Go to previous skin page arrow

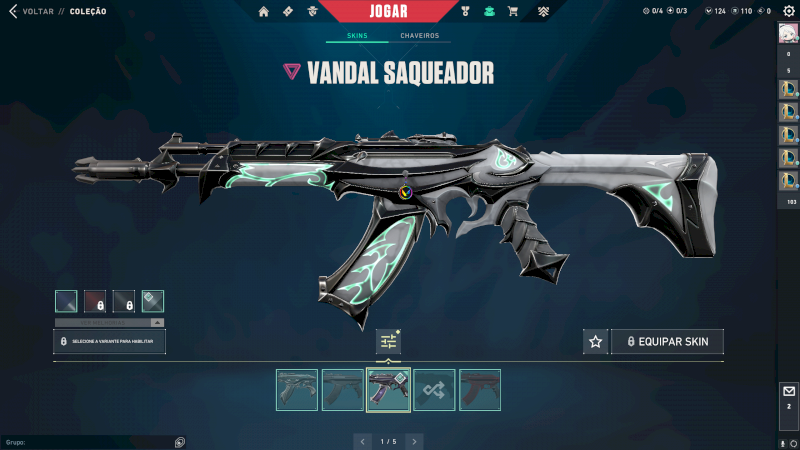(x=364, y=441)
